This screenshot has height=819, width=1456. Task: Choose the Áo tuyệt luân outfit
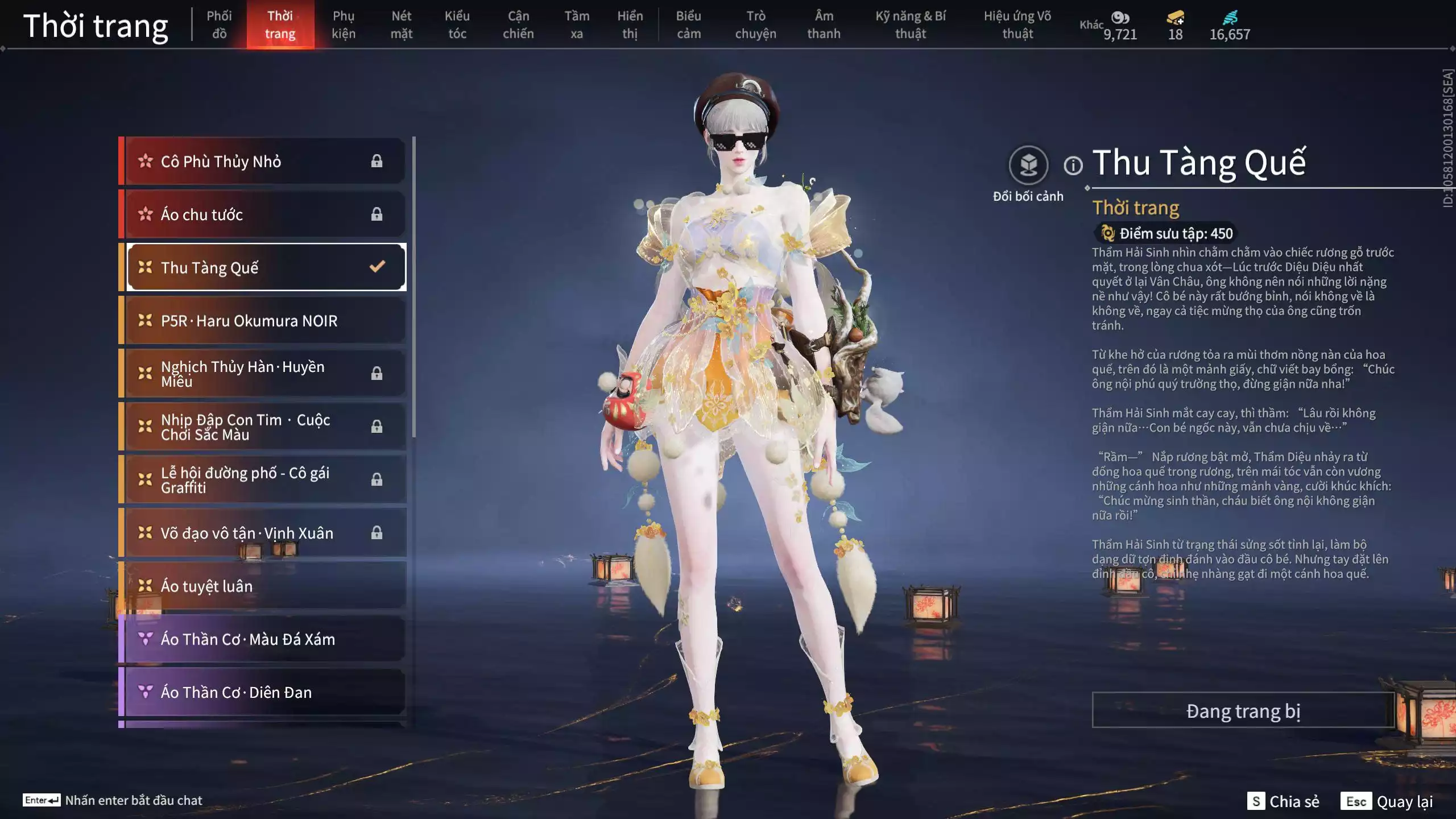tap(265, 586)
